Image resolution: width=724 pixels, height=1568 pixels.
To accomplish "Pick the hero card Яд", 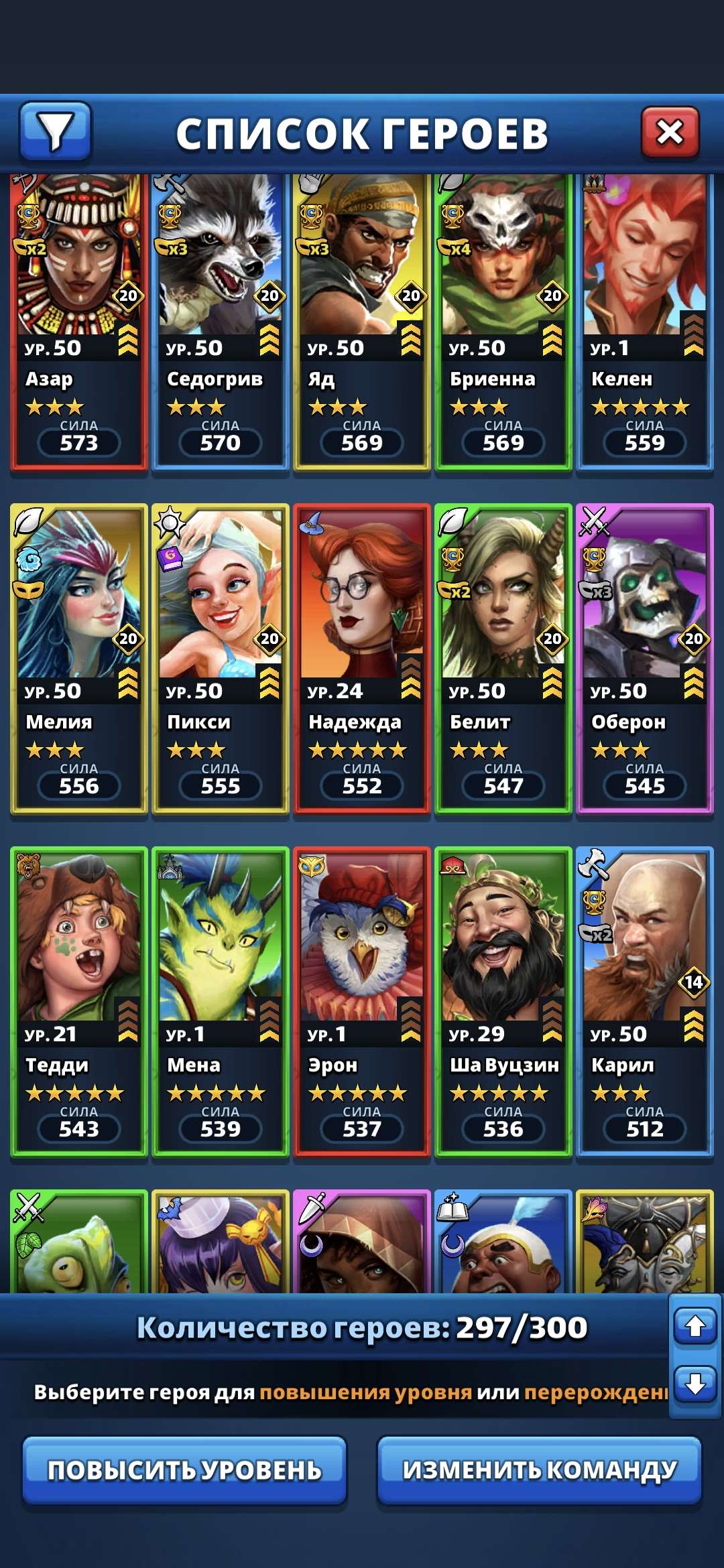I will tap(362, 322).
